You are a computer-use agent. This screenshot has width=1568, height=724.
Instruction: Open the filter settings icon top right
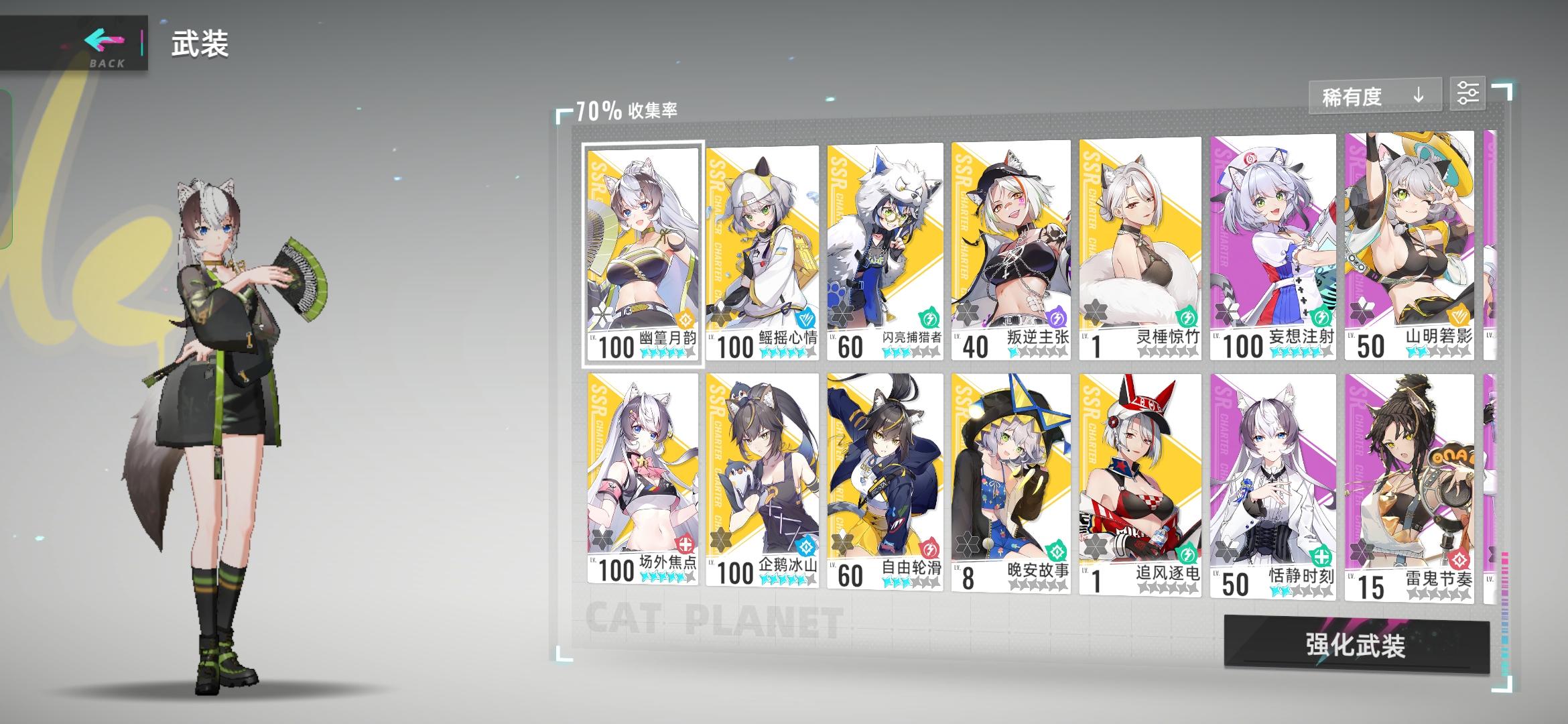1467,94
